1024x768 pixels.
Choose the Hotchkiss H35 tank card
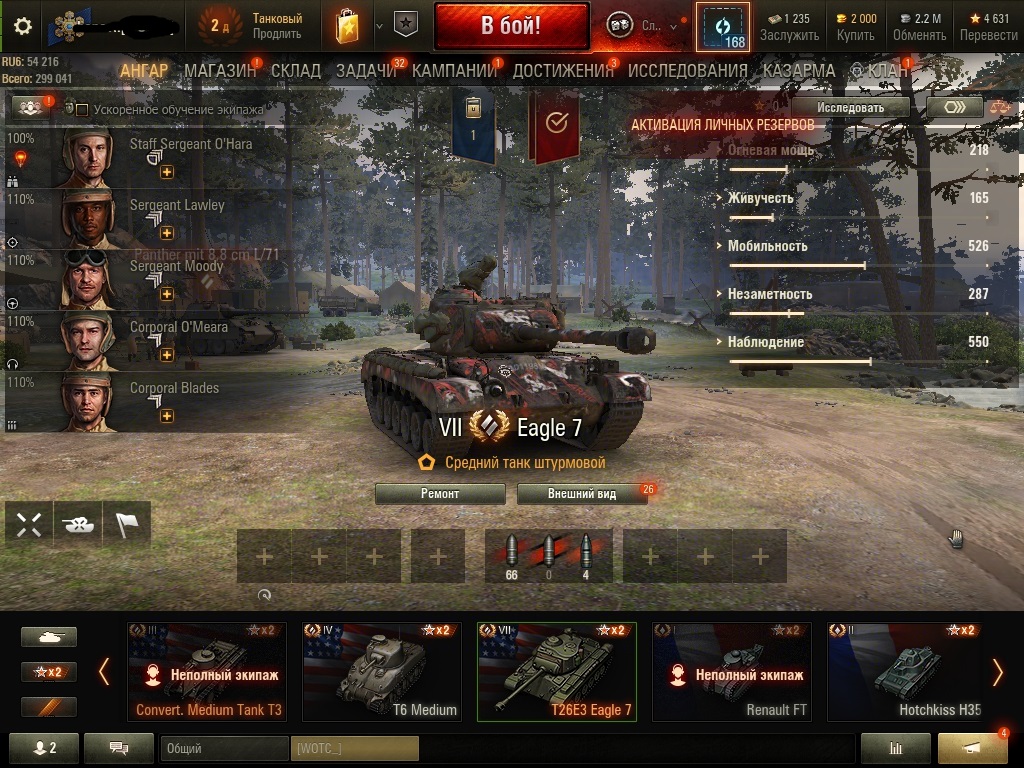point(908,671)
